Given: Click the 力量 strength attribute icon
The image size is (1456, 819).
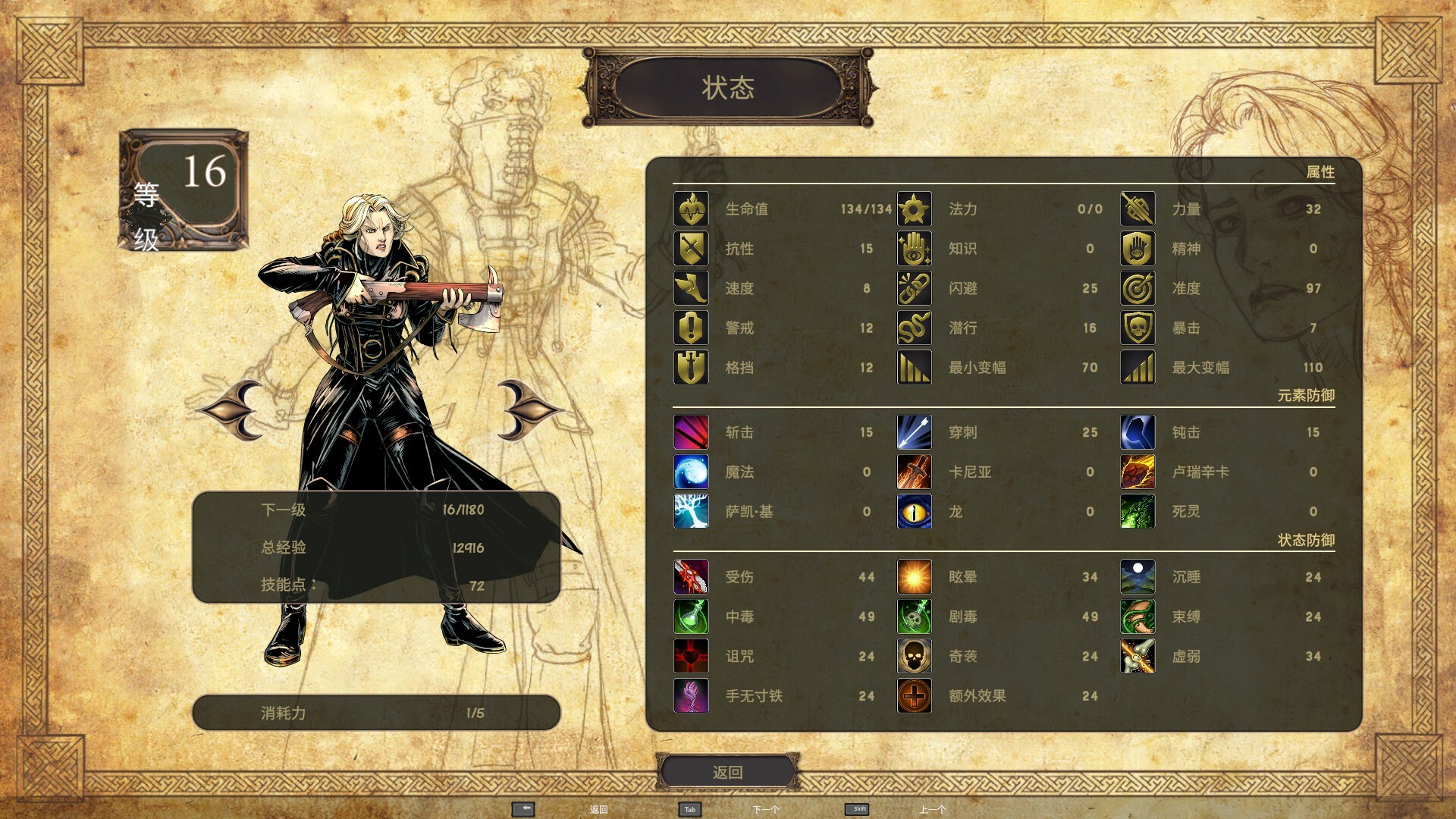Looking at the screenshot, I should [1137, 209].
